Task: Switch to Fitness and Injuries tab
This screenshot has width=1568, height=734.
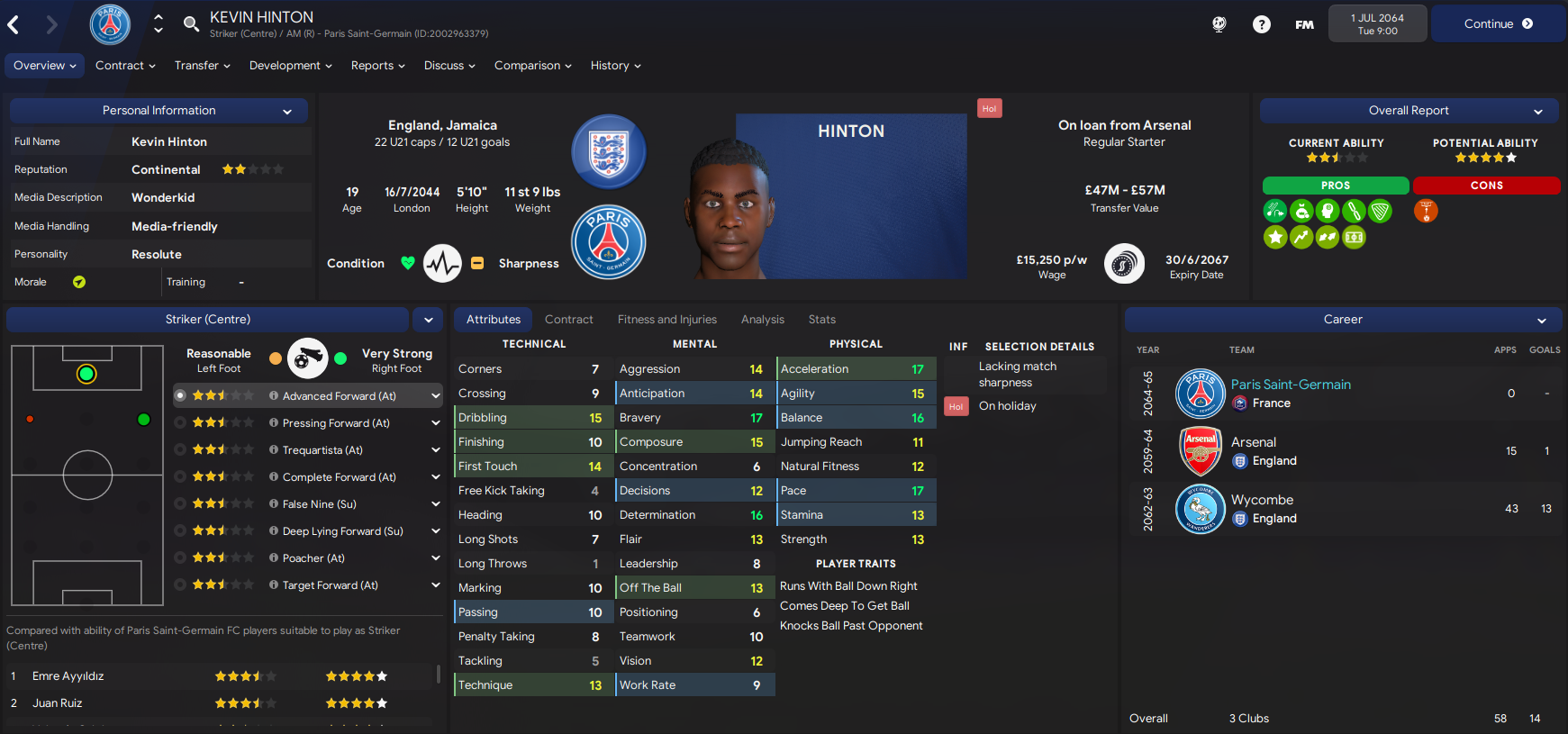Action: pyautogui.click(x=666, y=320)
